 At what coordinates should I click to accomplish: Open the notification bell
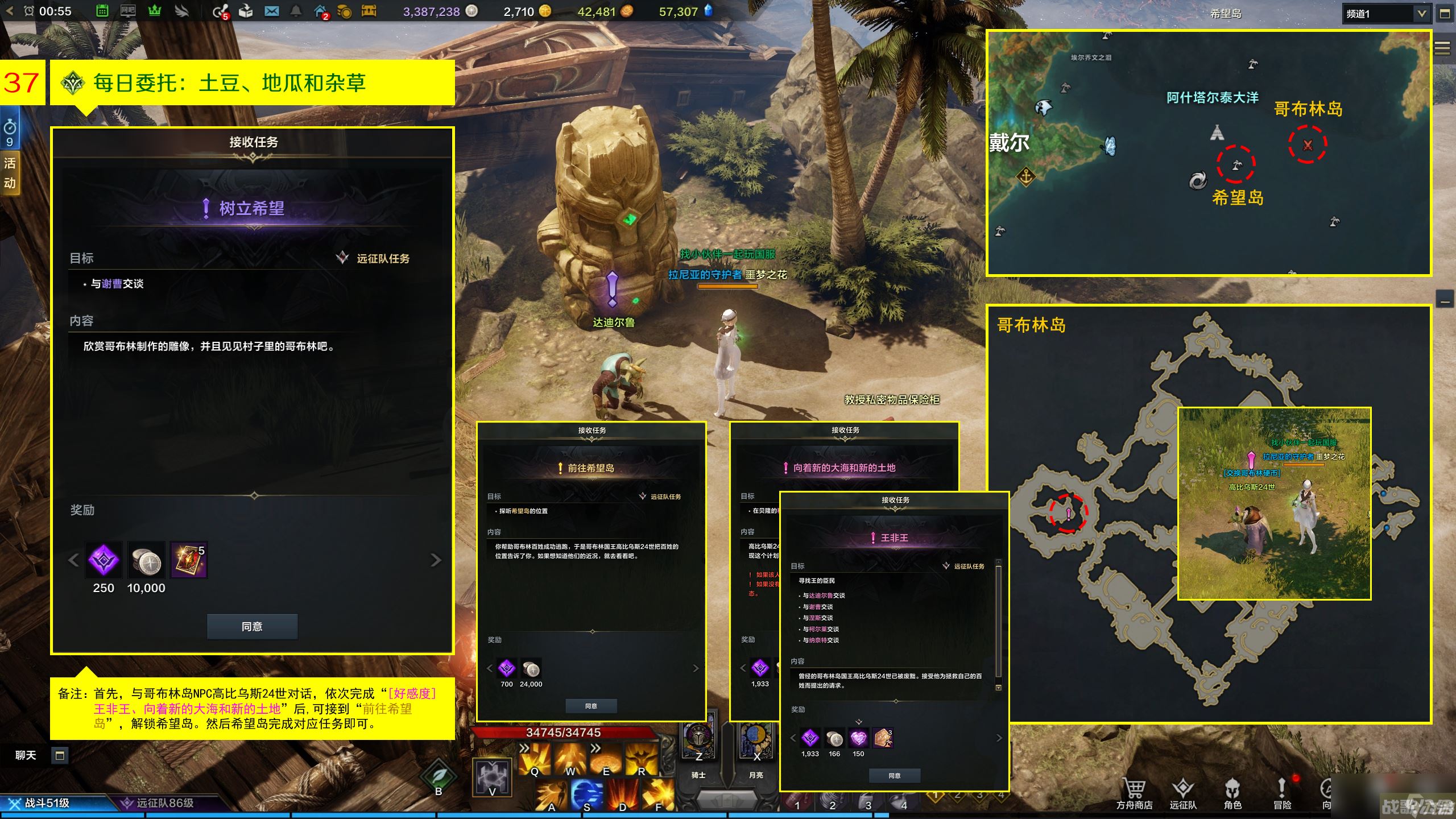coord(296,11)
